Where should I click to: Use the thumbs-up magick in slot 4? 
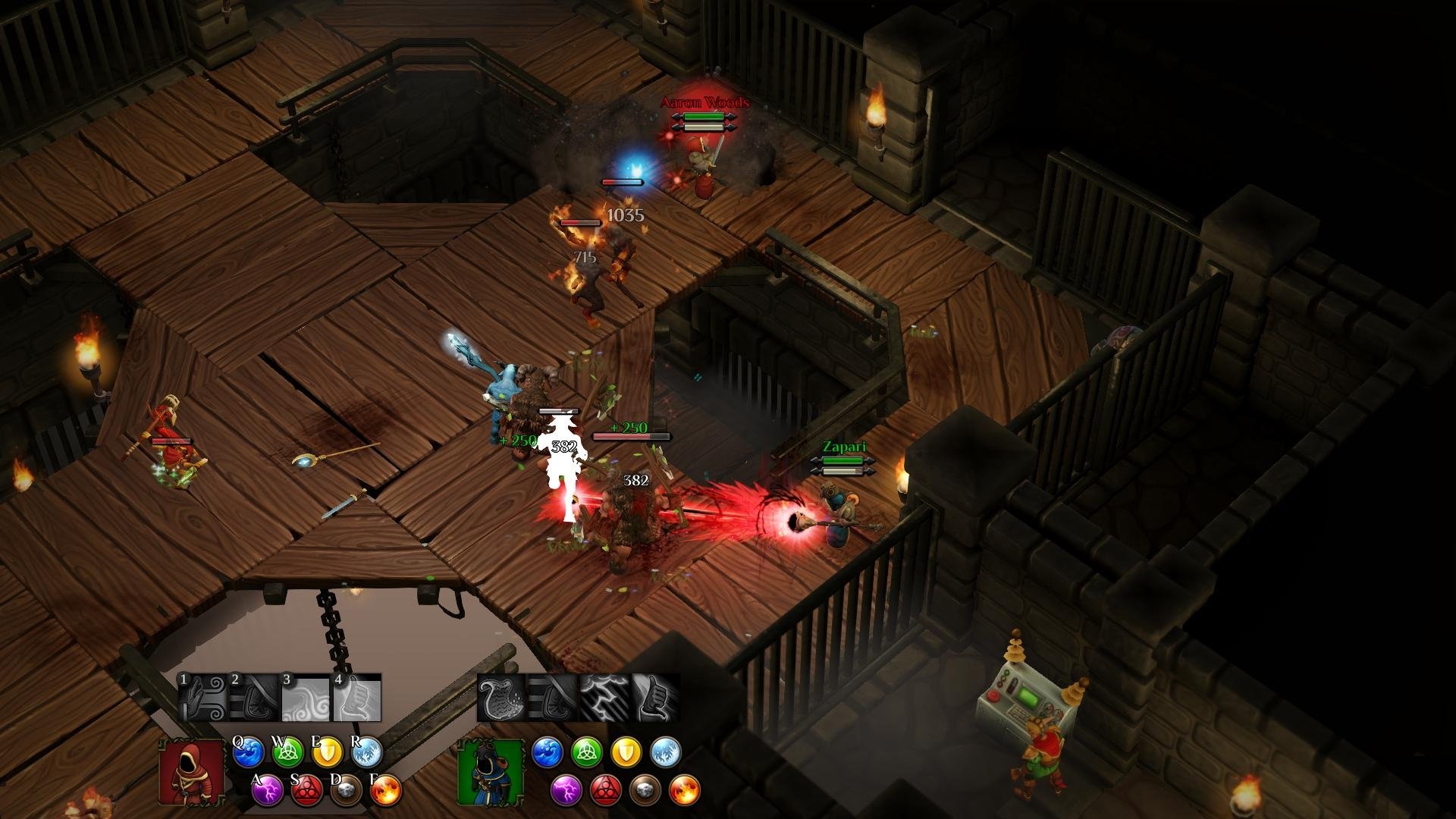pos(356,698)
